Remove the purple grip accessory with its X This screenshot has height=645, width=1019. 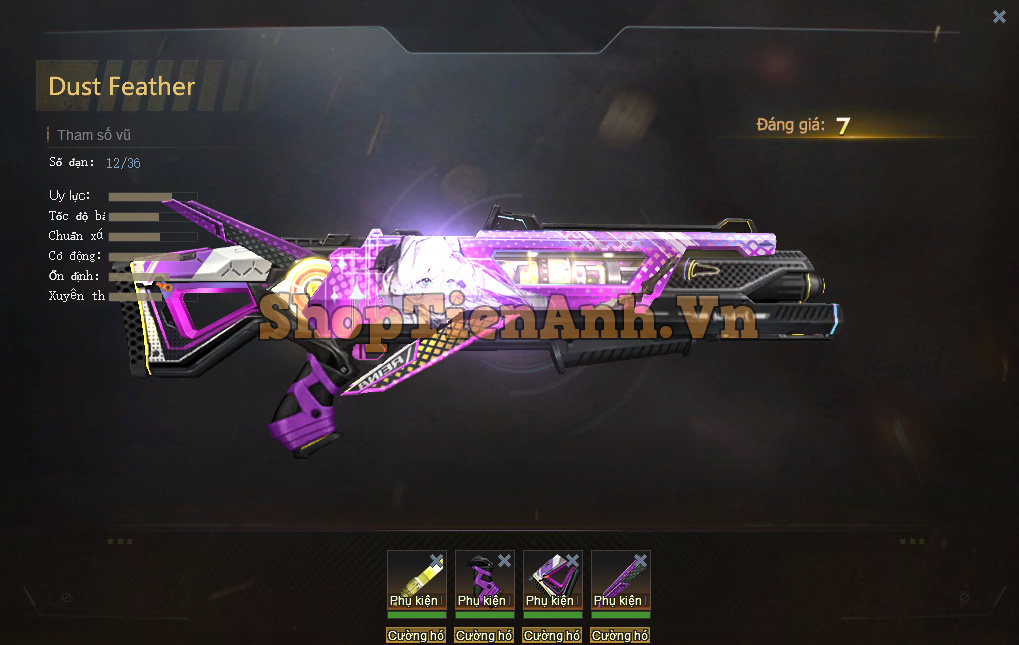pos(504,561)
